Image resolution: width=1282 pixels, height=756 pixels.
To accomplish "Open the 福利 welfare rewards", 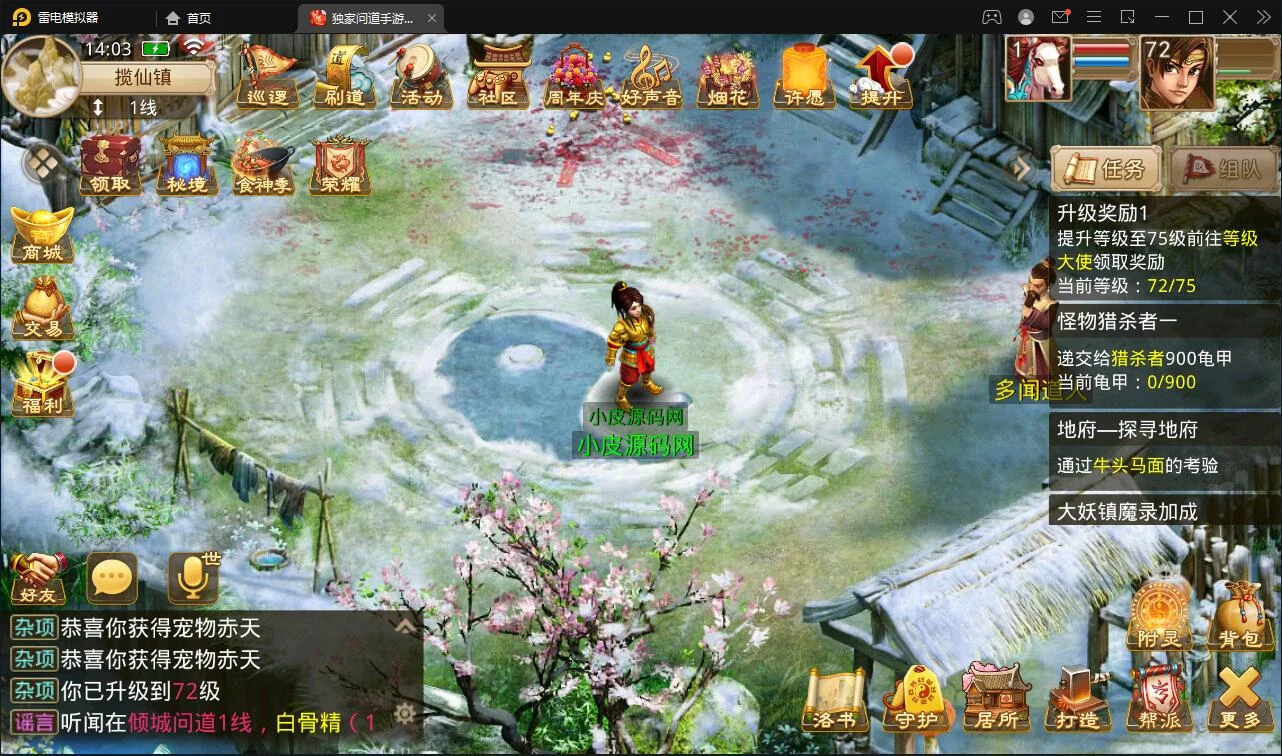I will click(x=42, y=380).
